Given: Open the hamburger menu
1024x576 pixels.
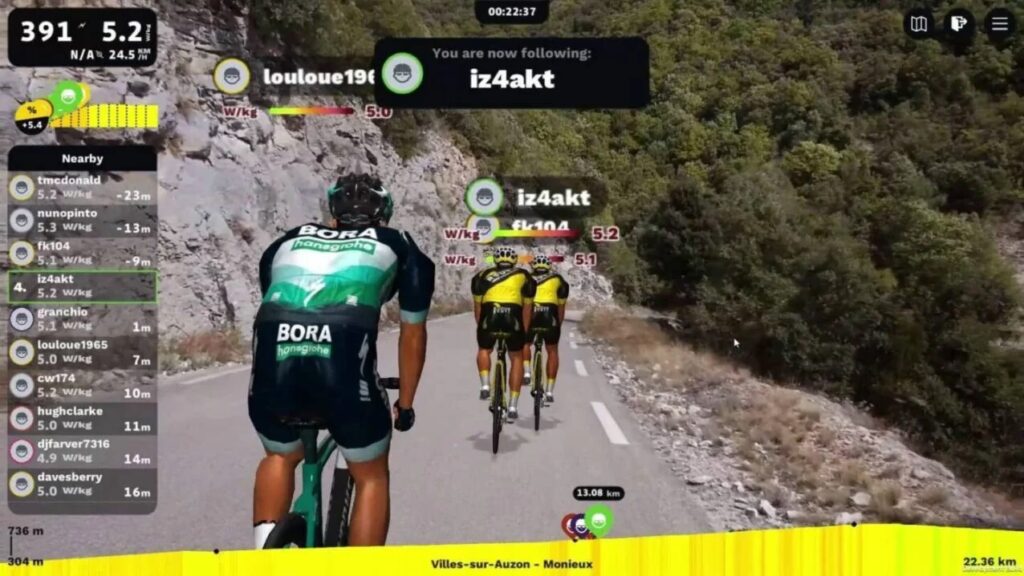Looking at the screenshot, I should click(x=999, y=23).
